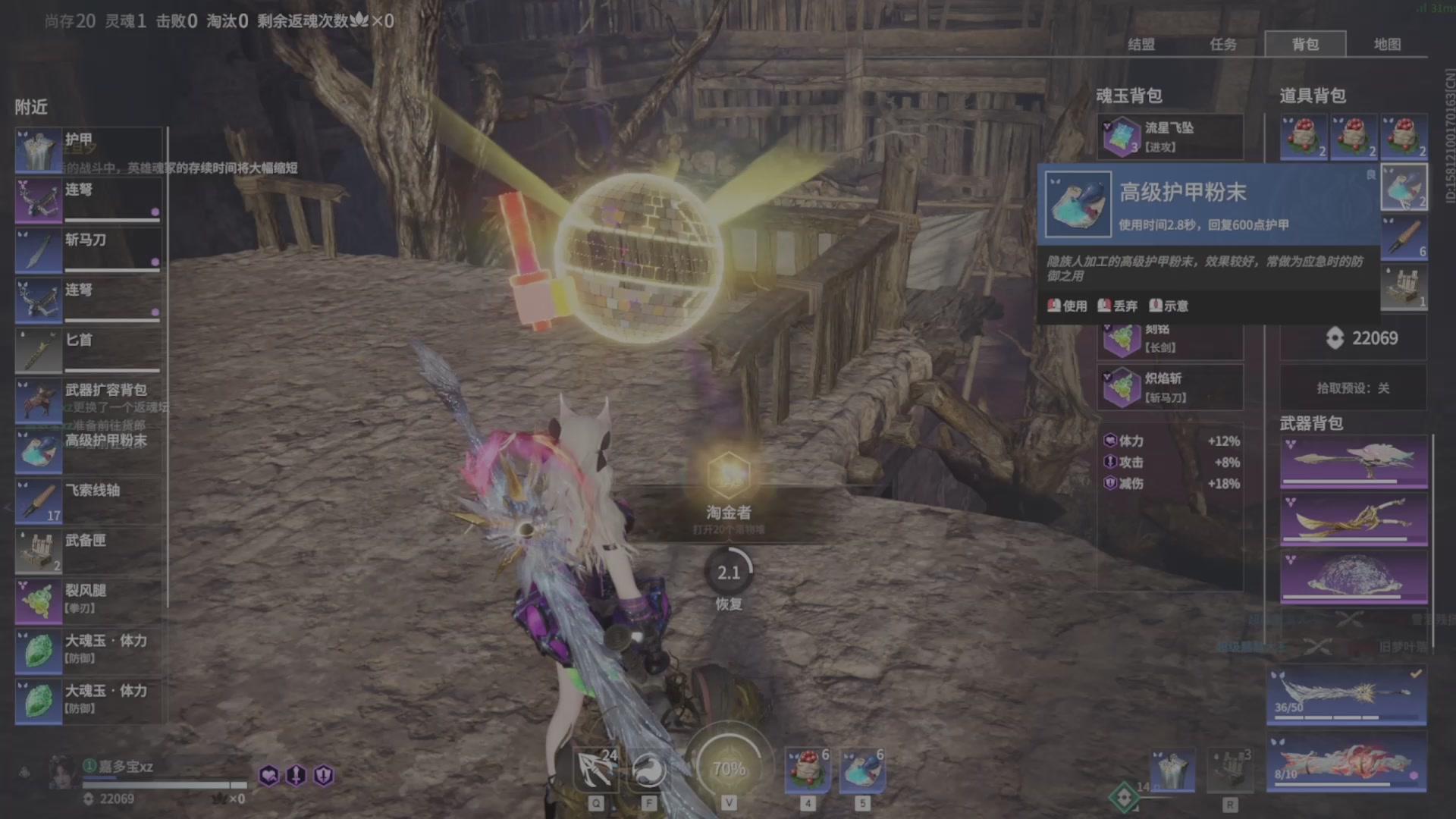Choose the 示意 ping option
1456x819 pixels.
click(1169, 306)
